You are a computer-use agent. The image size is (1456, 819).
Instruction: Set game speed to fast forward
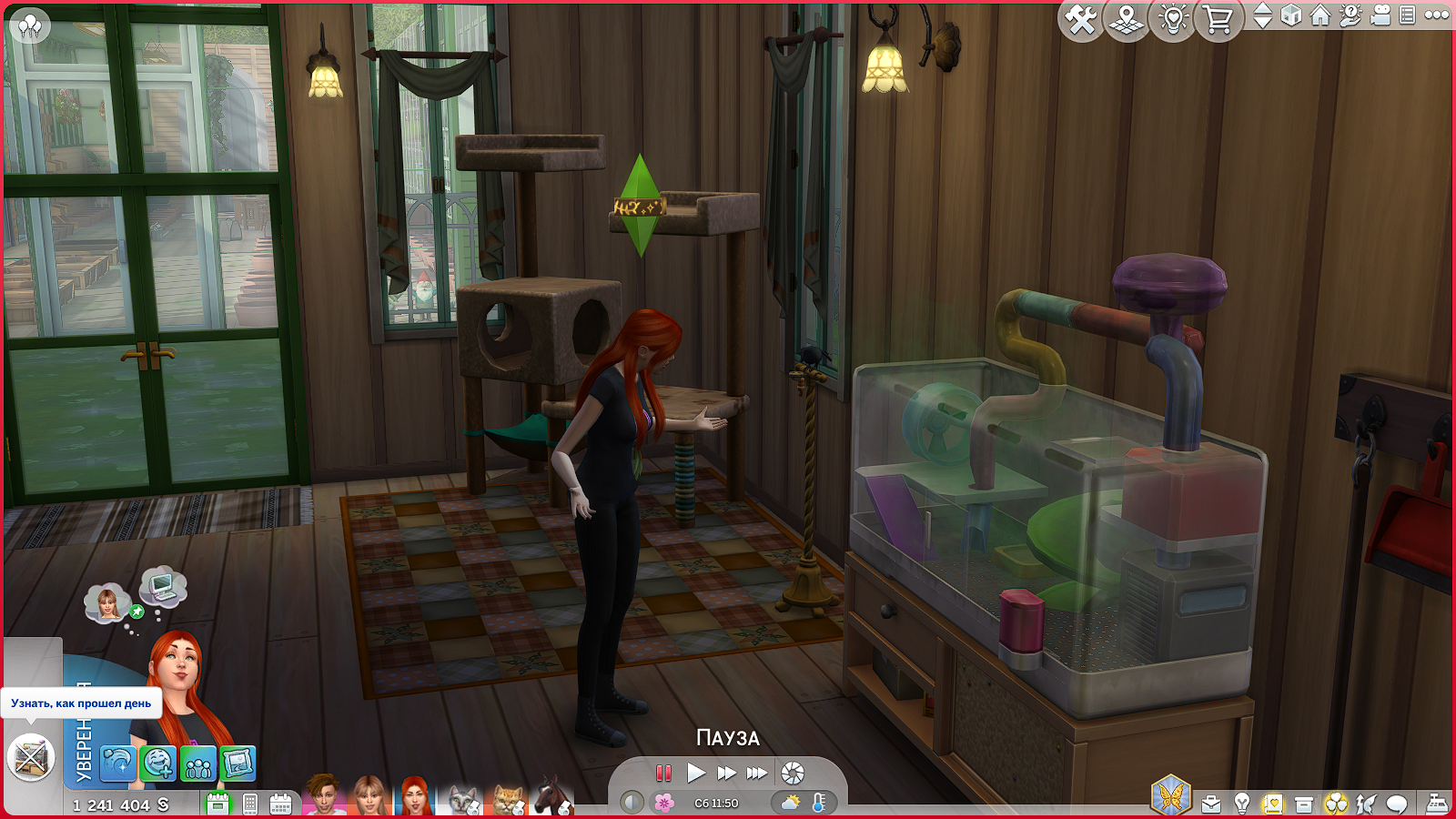pos(726,773)
